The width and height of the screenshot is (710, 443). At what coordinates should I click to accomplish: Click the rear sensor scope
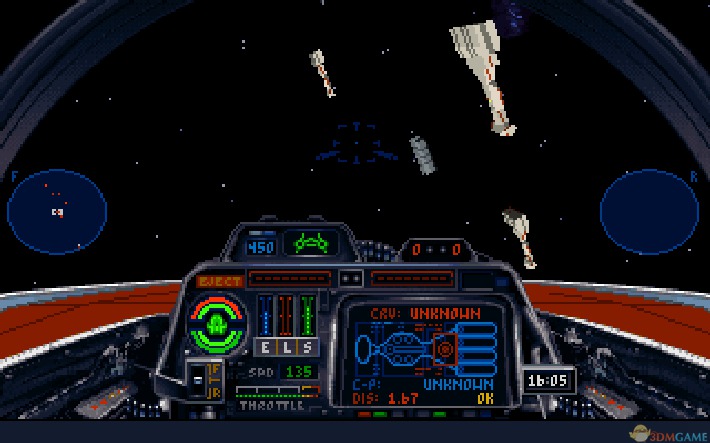click(x=648, y=211)
